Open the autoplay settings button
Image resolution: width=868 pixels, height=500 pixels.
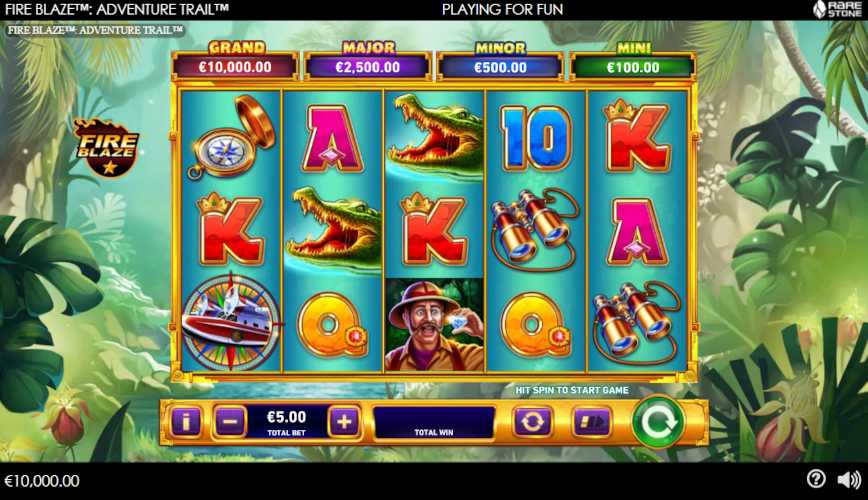(532, 422)
